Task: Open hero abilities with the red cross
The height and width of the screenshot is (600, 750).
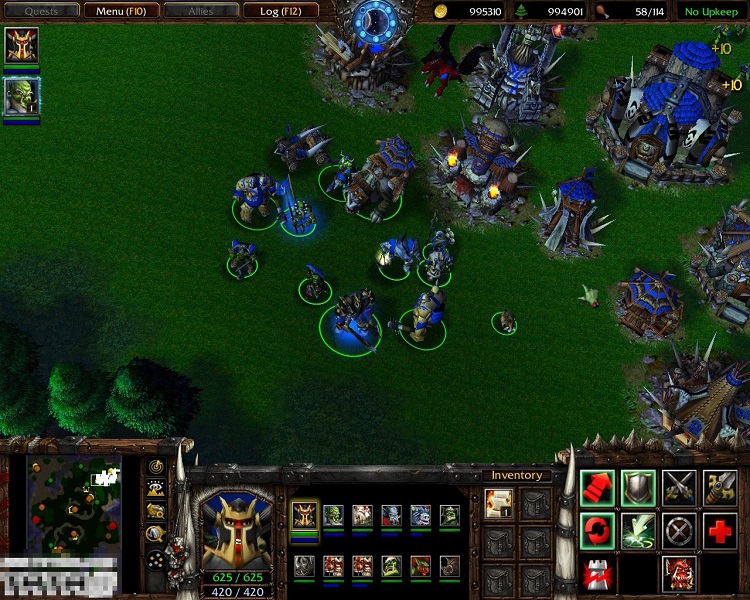Action: (720, 530)
